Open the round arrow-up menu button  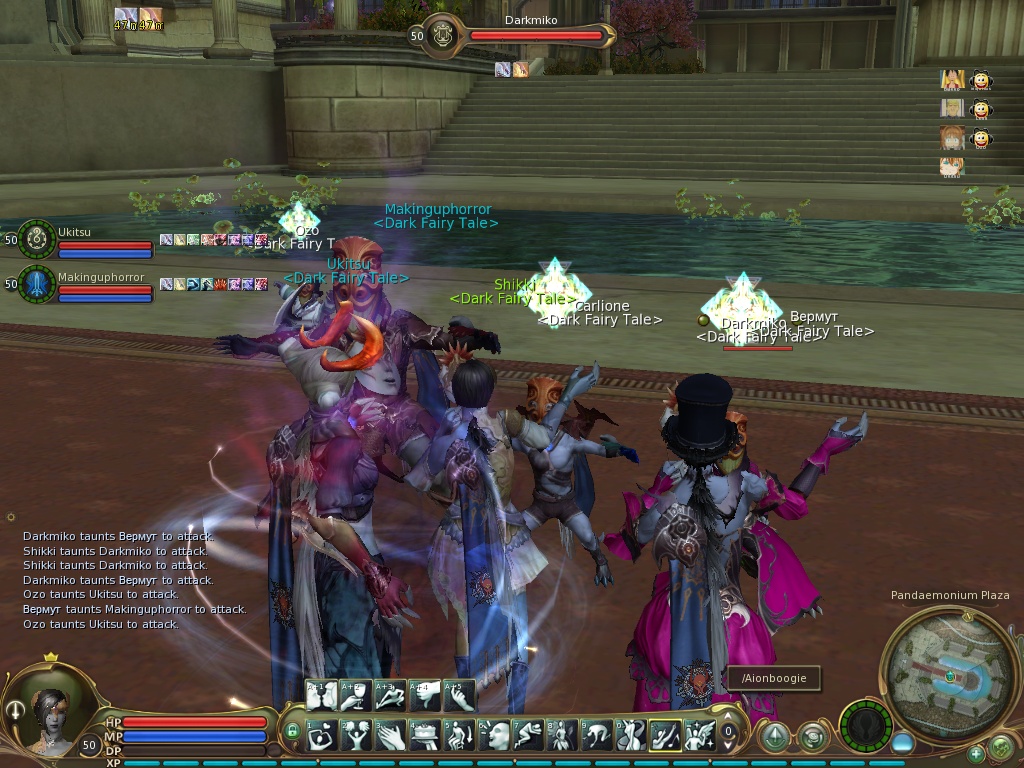773,736
